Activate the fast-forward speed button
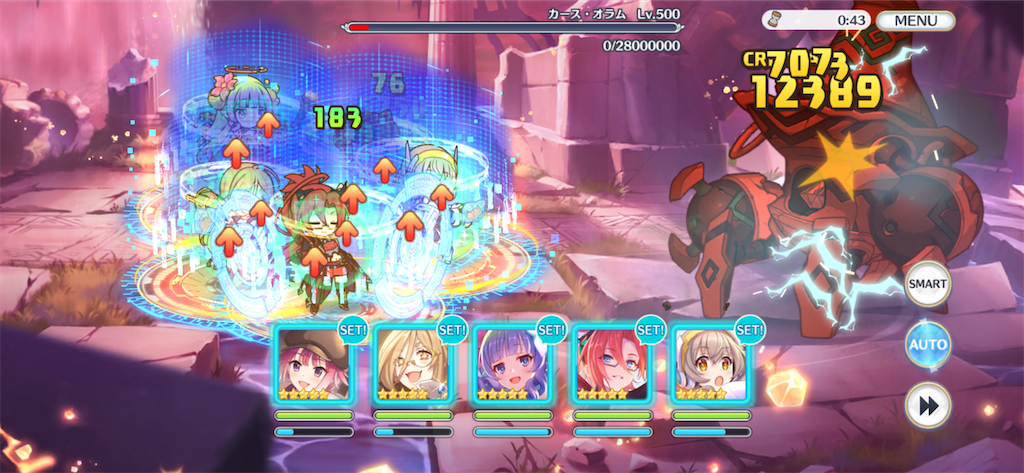 [927, 406]
